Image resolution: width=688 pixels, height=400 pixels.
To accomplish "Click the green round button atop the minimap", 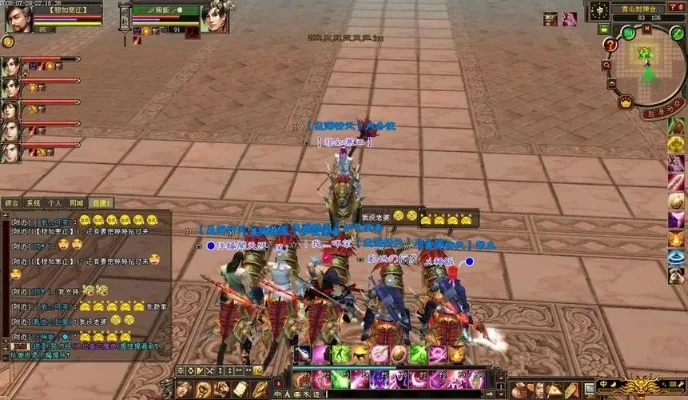I will [628, 33].
